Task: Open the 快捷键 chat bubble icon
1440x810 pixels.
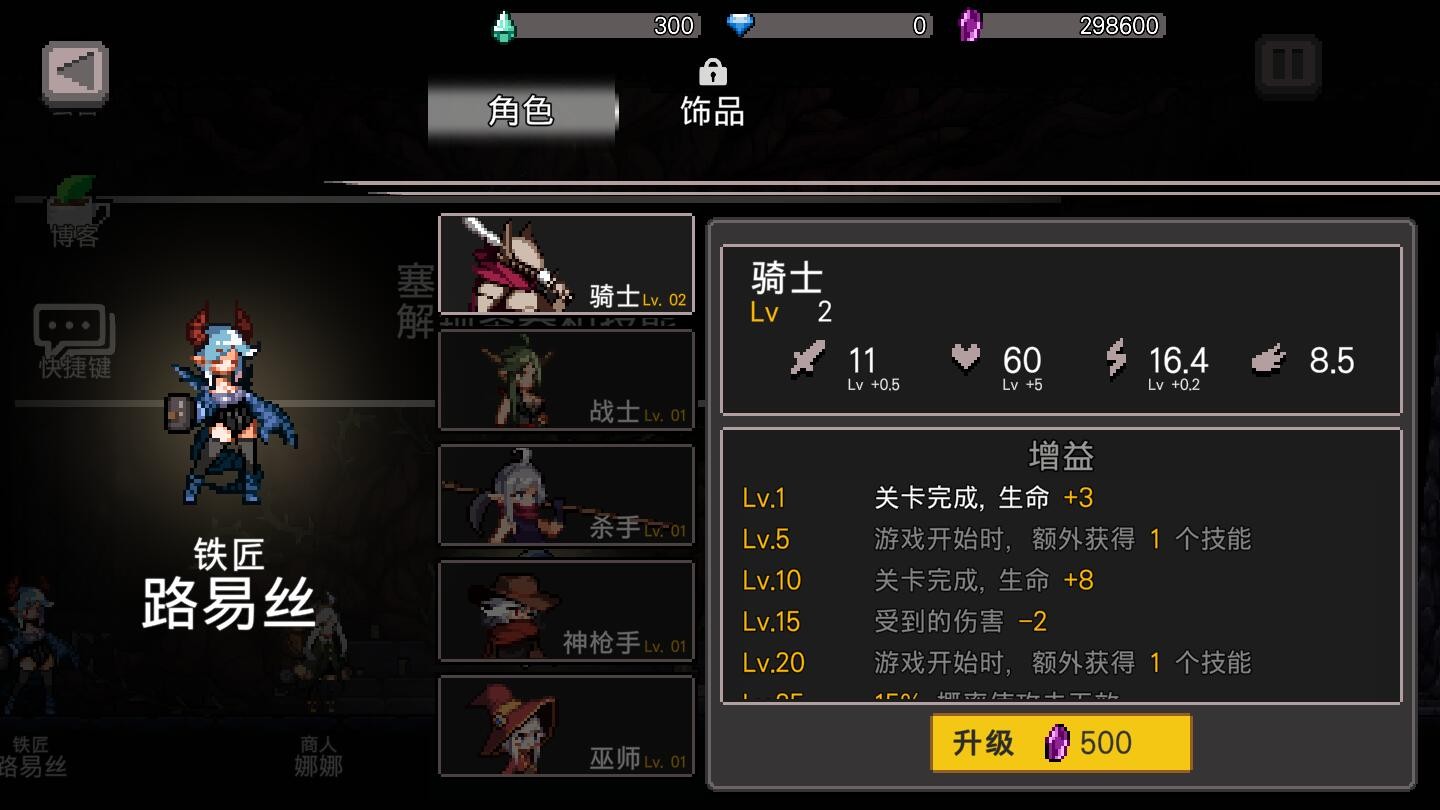Action: point(70,325)
